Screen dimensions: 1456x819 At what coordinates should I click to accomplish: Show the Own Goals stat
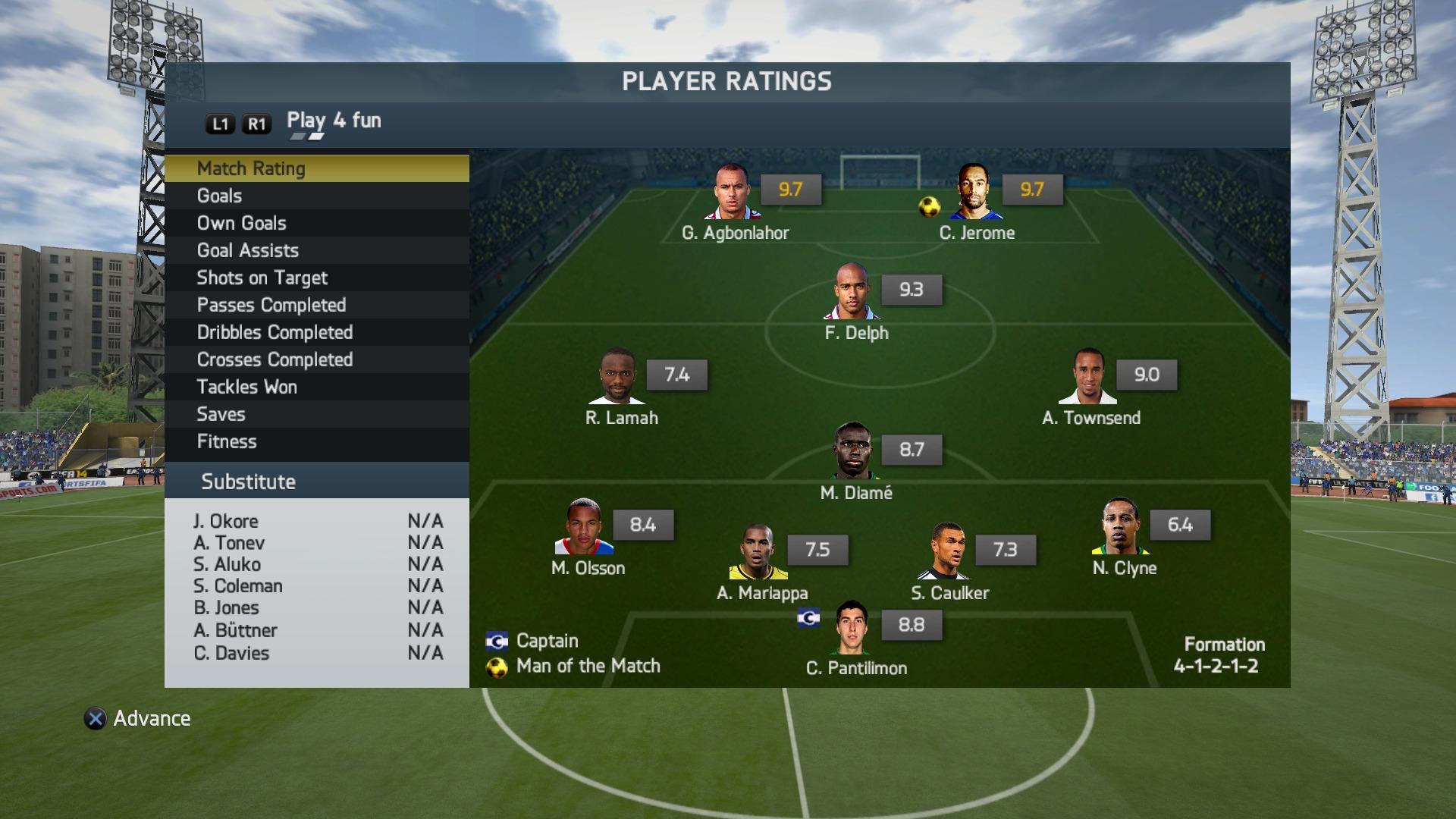(316, 223)
